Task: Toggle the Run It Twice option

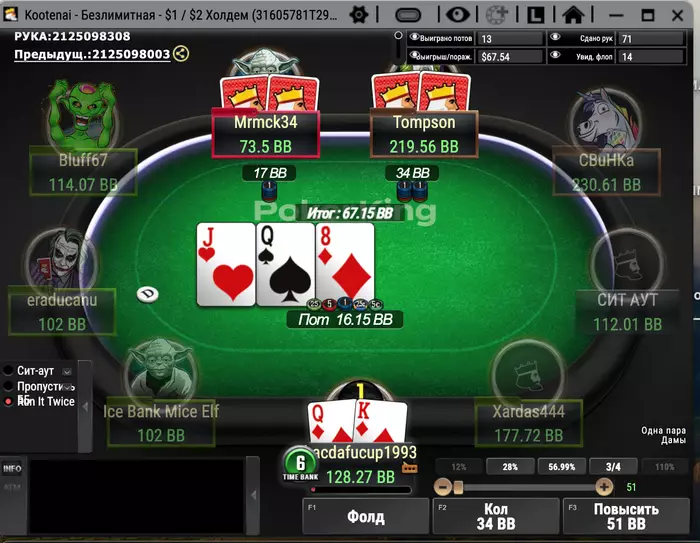Action: [x=10, y=400]
